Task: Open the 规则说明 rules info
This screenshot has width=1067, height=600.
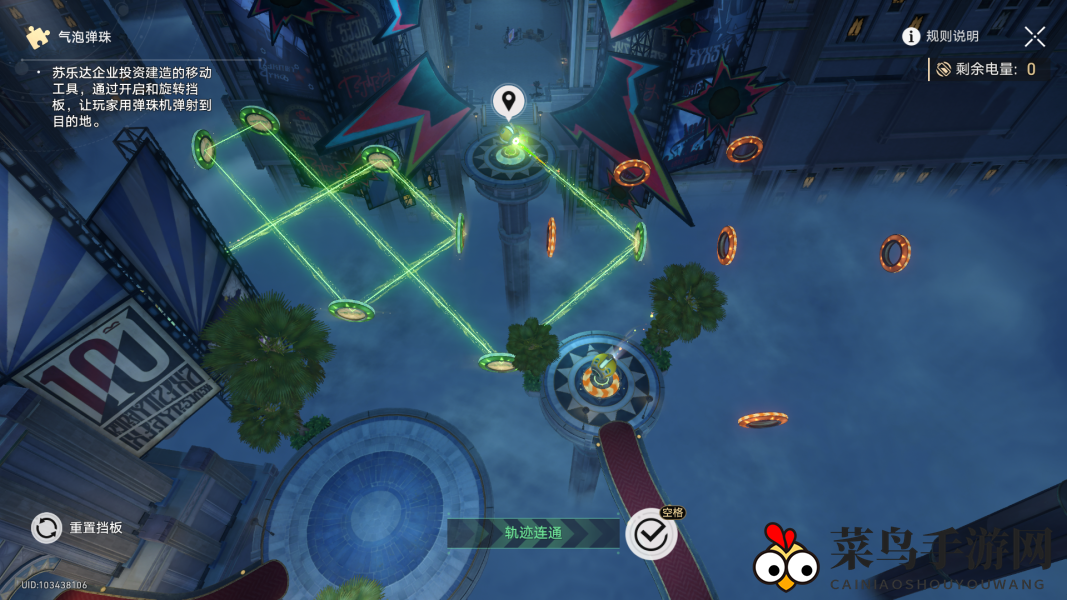Action: pos(940,37)
